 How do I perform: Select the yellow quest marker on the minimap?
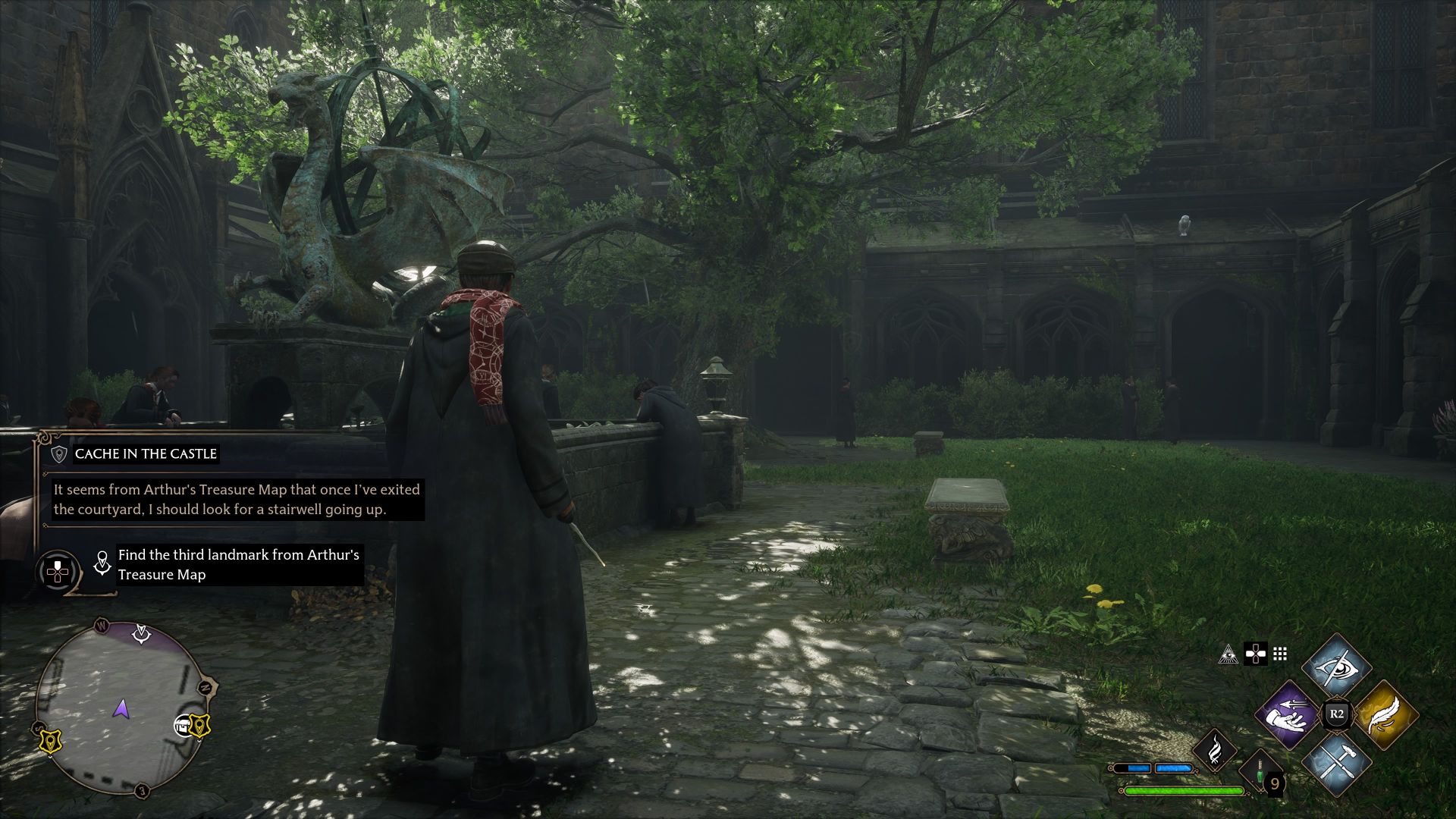pos(199,726)
